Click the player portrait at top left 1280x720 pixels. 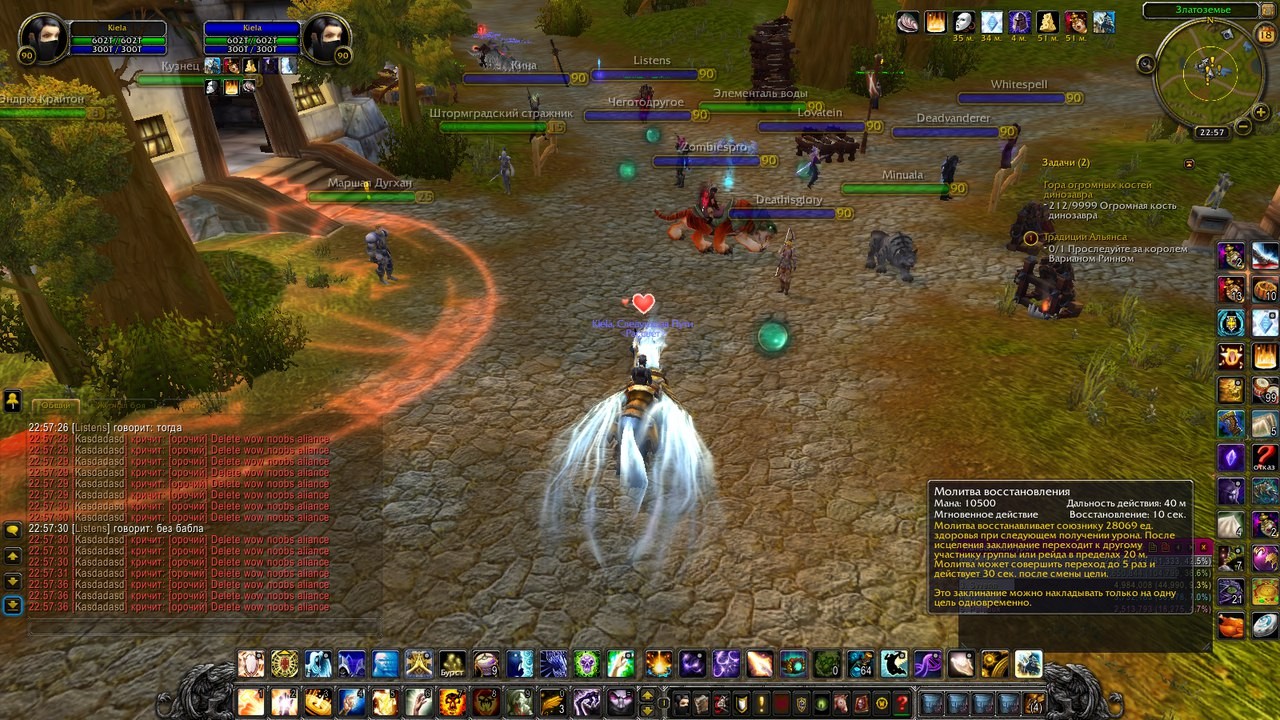(x=41, y=38)
